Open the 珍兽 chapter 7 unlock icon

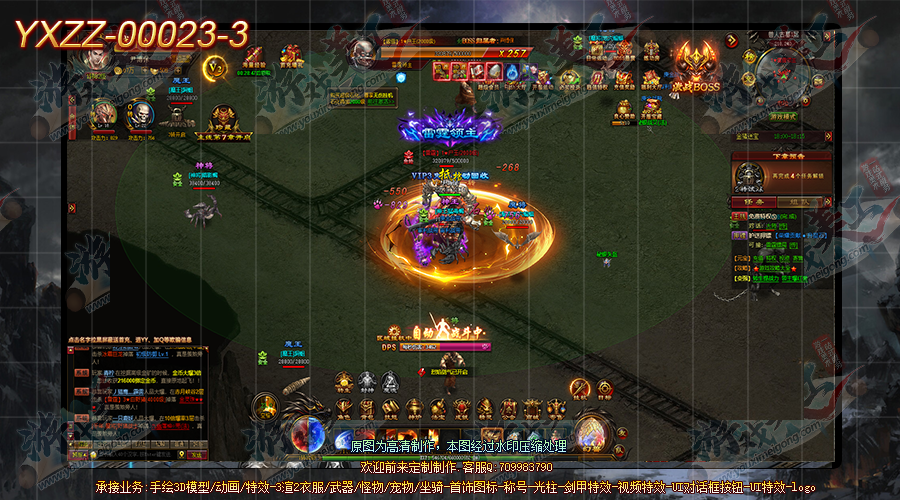click(222, 118)
